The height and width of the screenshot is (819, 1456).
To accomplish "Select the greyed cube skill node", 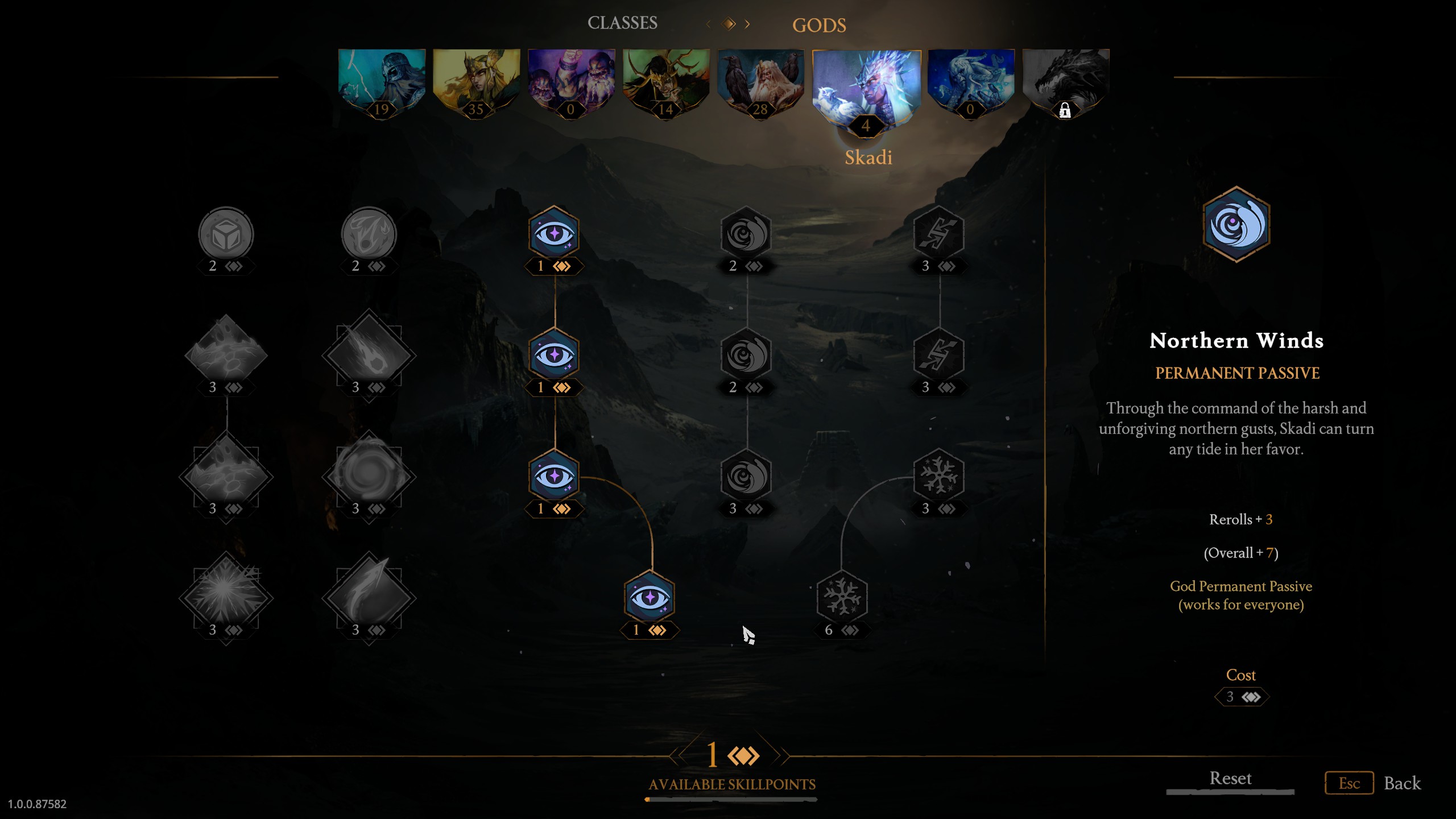I will pos(226,234).
